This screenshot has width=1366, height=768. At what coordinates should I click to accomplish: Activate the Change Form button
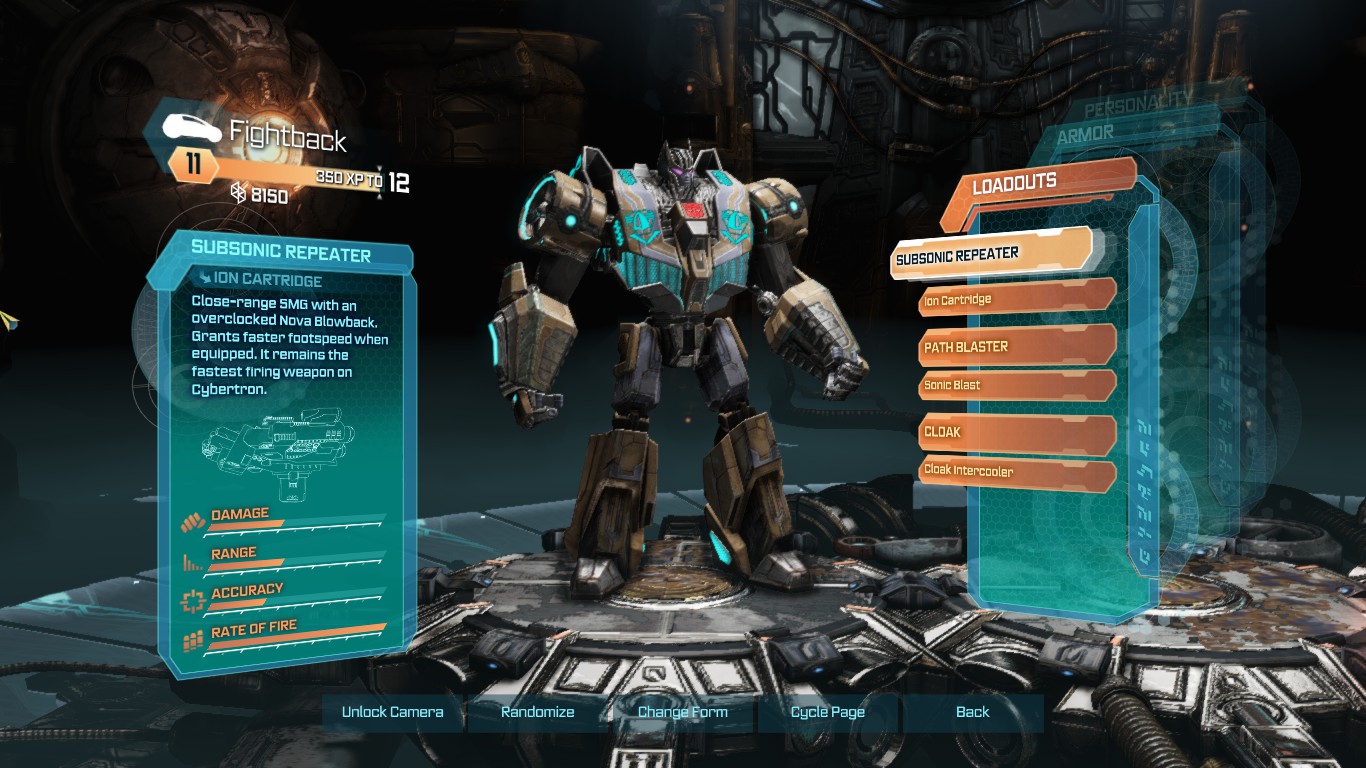click(683, 712)
